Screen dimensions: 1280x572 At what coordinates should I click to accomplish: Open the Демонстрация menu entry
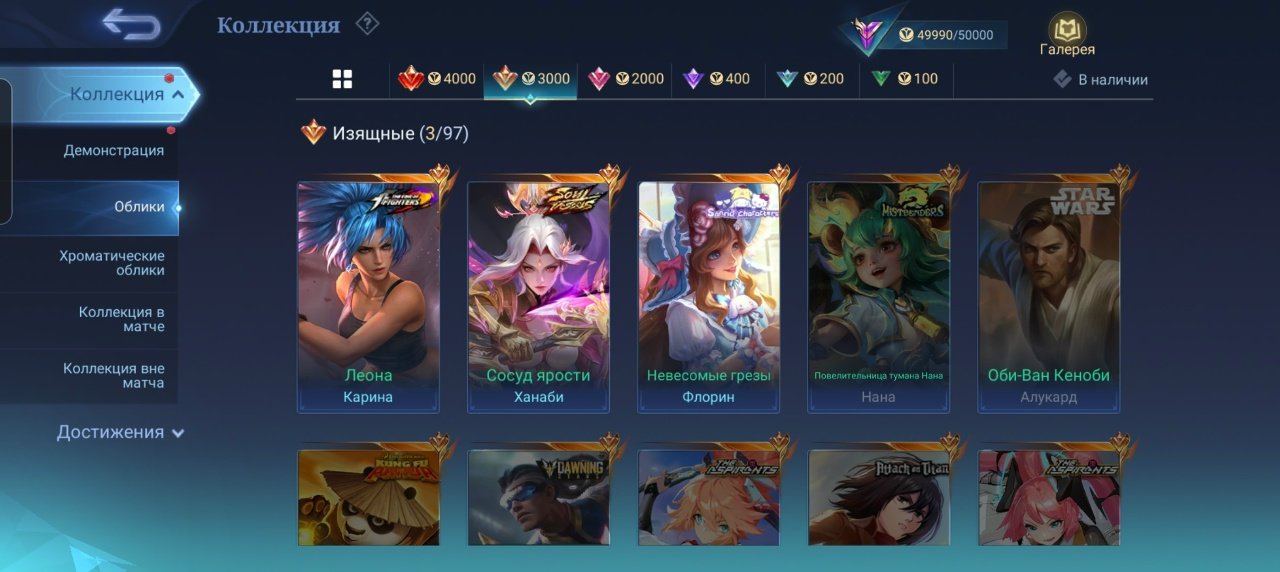(x=113, y=151)
